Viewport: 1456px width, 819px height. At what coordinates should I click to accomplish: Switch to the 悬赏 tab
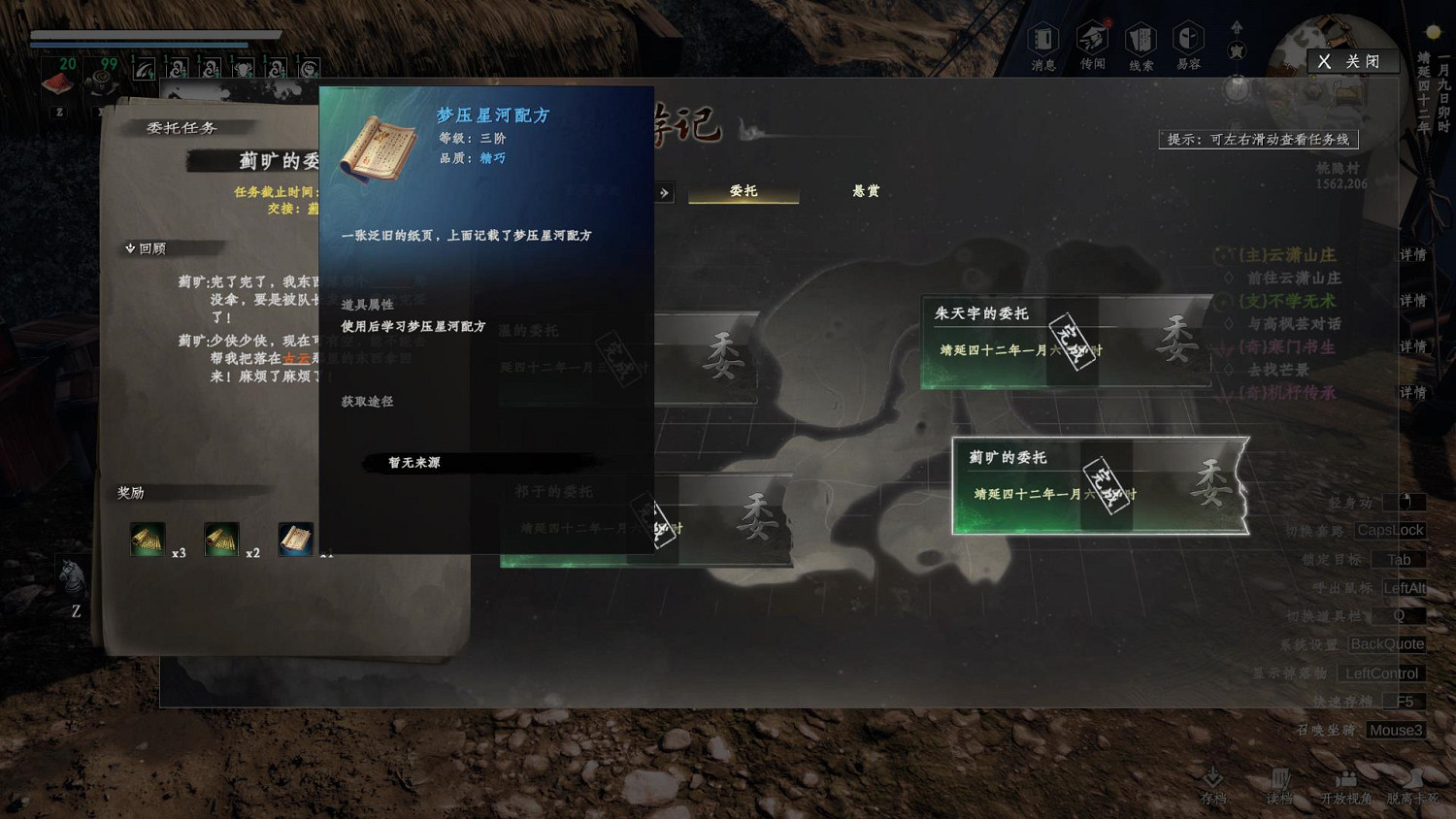coord(864,191)
